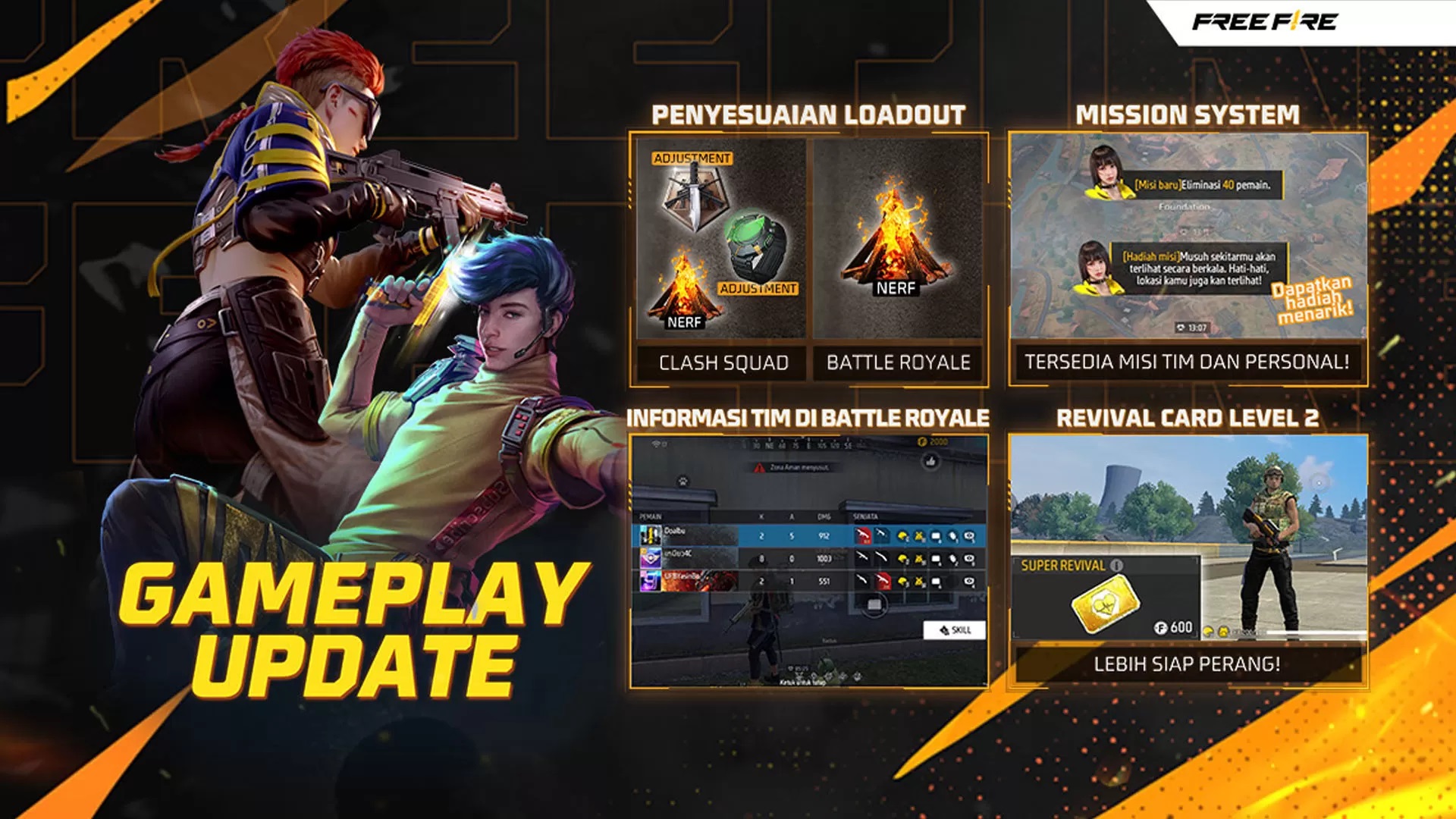
Task: Select the helmet icon in Doalbu's row
Action: 903,535
